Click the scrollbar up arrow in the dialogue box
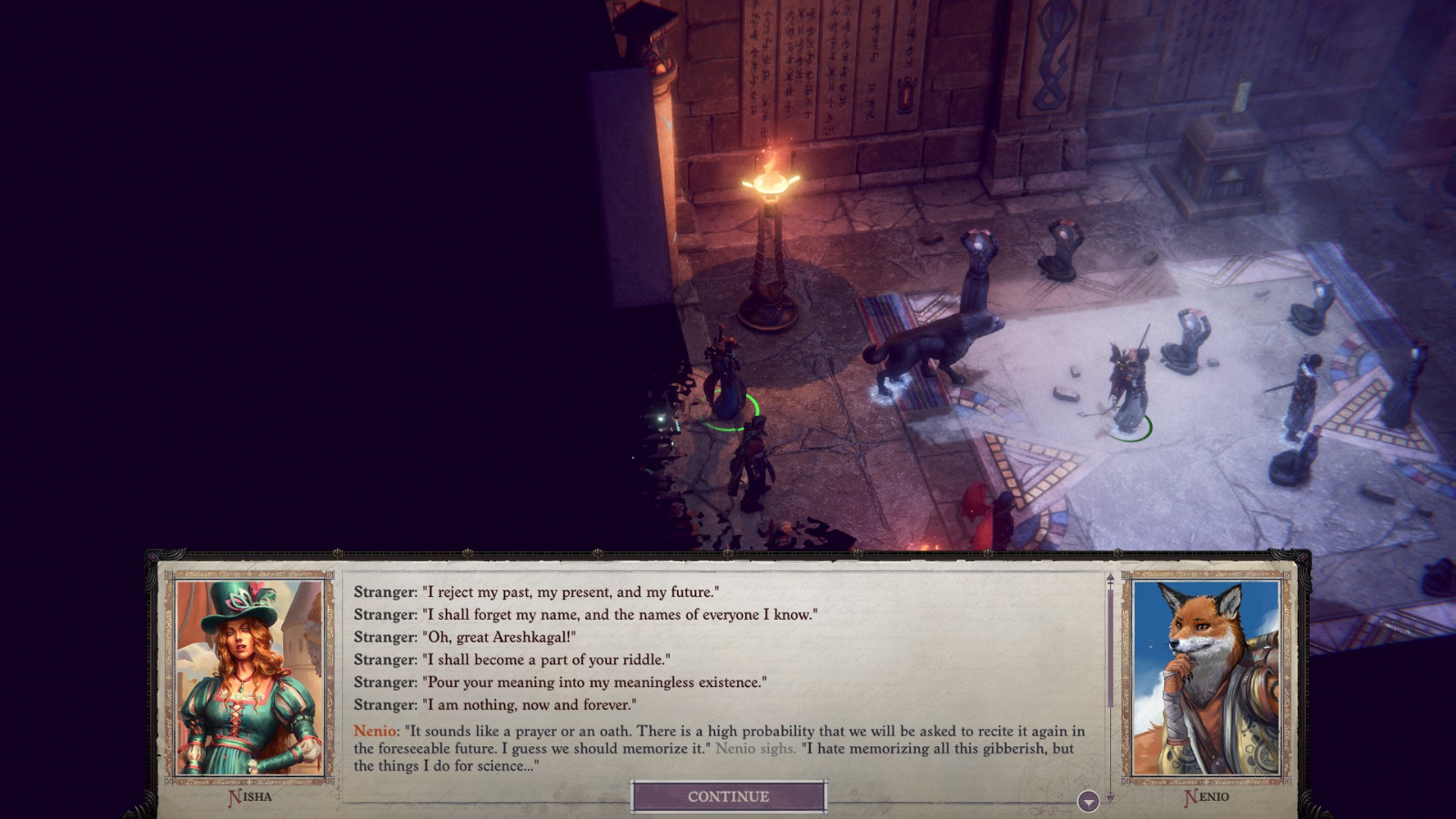This screenshot has width=1456, height=819. click(x=1109, y=578)
